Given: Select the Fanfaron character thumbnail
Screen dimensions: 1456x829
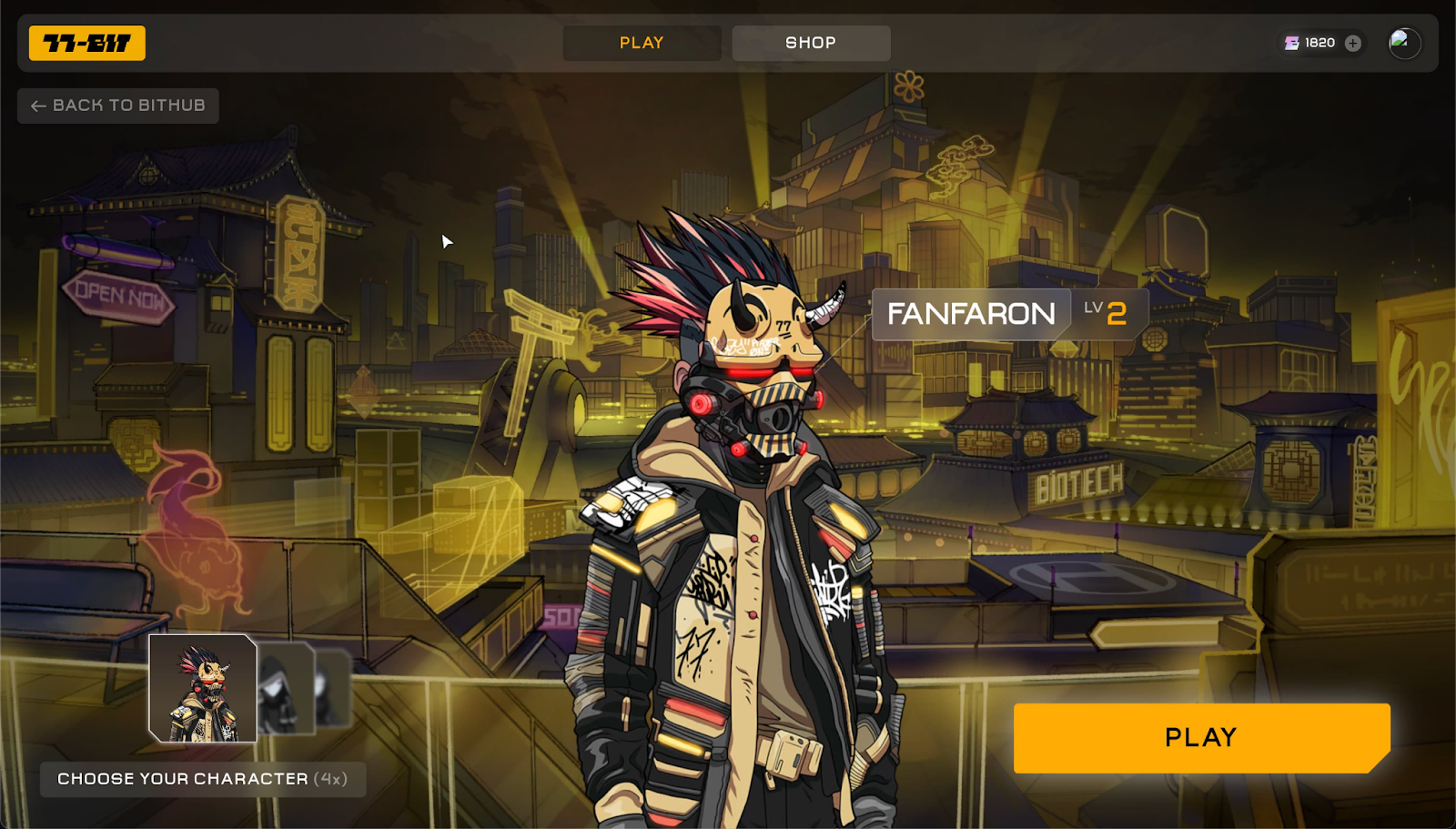Looking at the screenshot, I should (203, 689).
